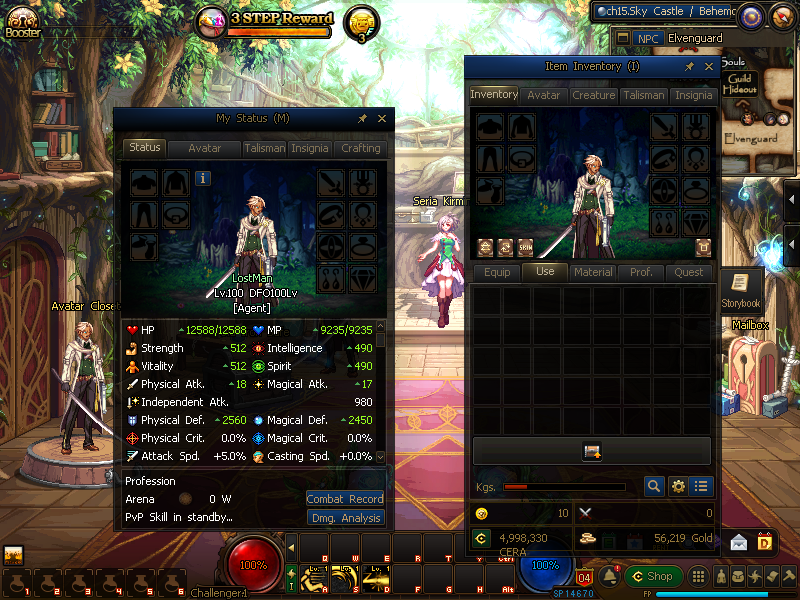This screenshot has height=600, width=800.
Task: Switch to the Material item tab
Action: (593, 272)
